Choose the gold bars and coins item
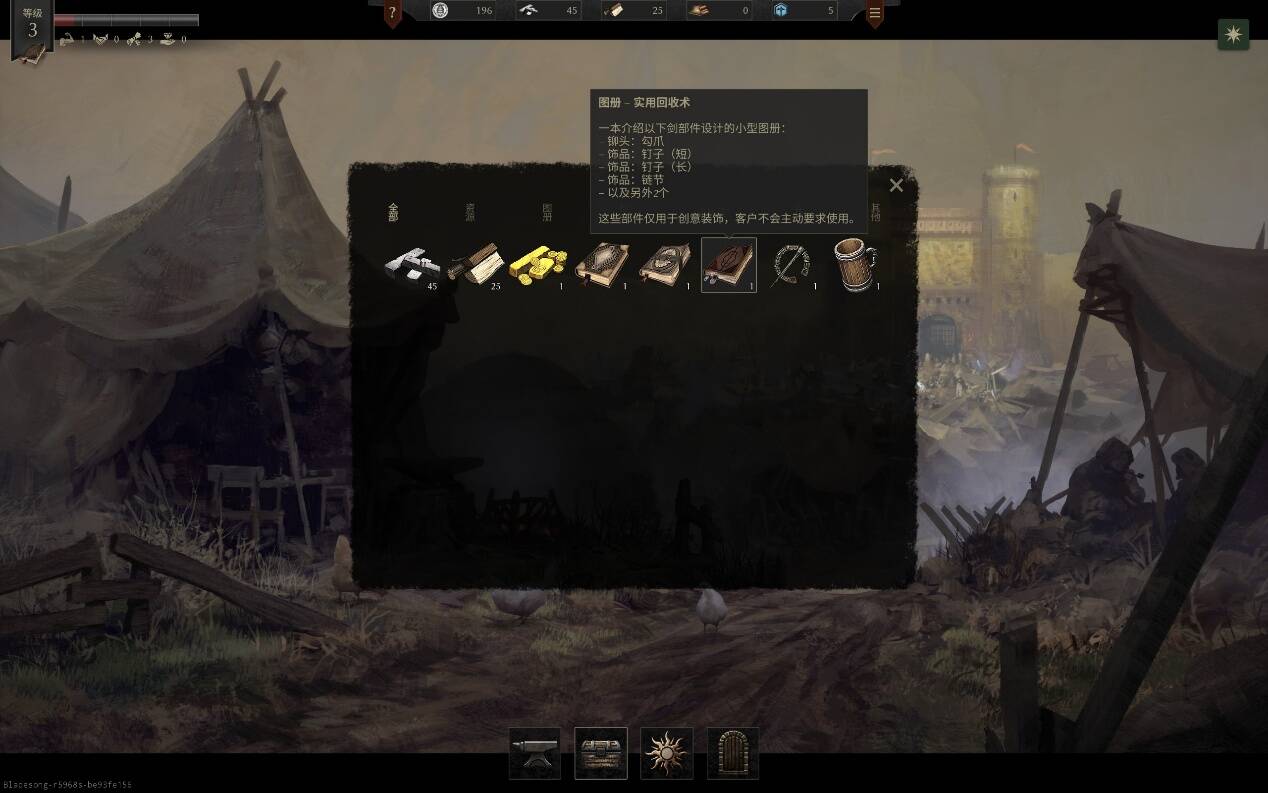Screen dimensions: 1268x793 (x=537, y=266)
